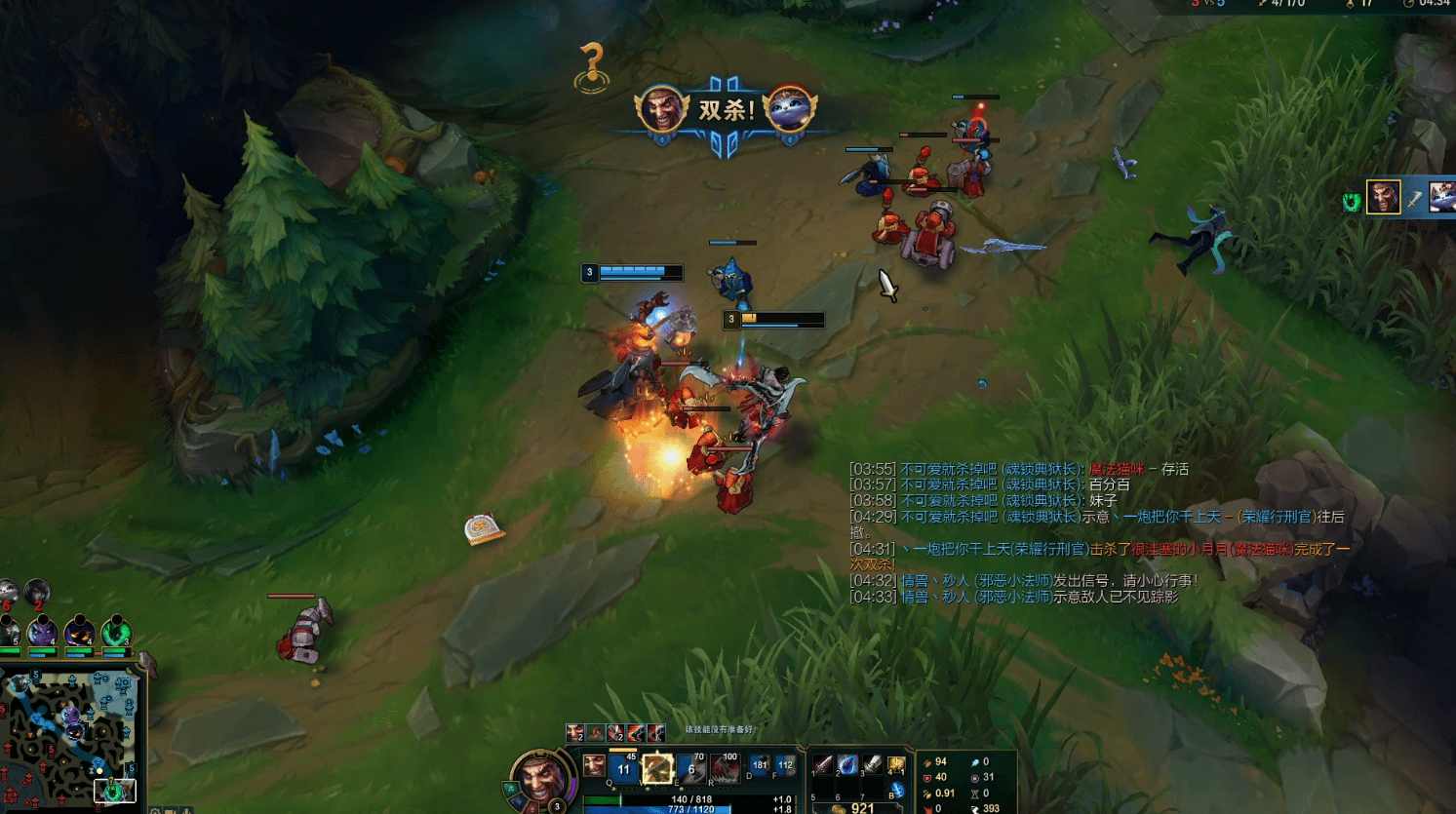Cast the glowing W ability
Viewport: 1456px width, 814px height.
pos(657,768)
